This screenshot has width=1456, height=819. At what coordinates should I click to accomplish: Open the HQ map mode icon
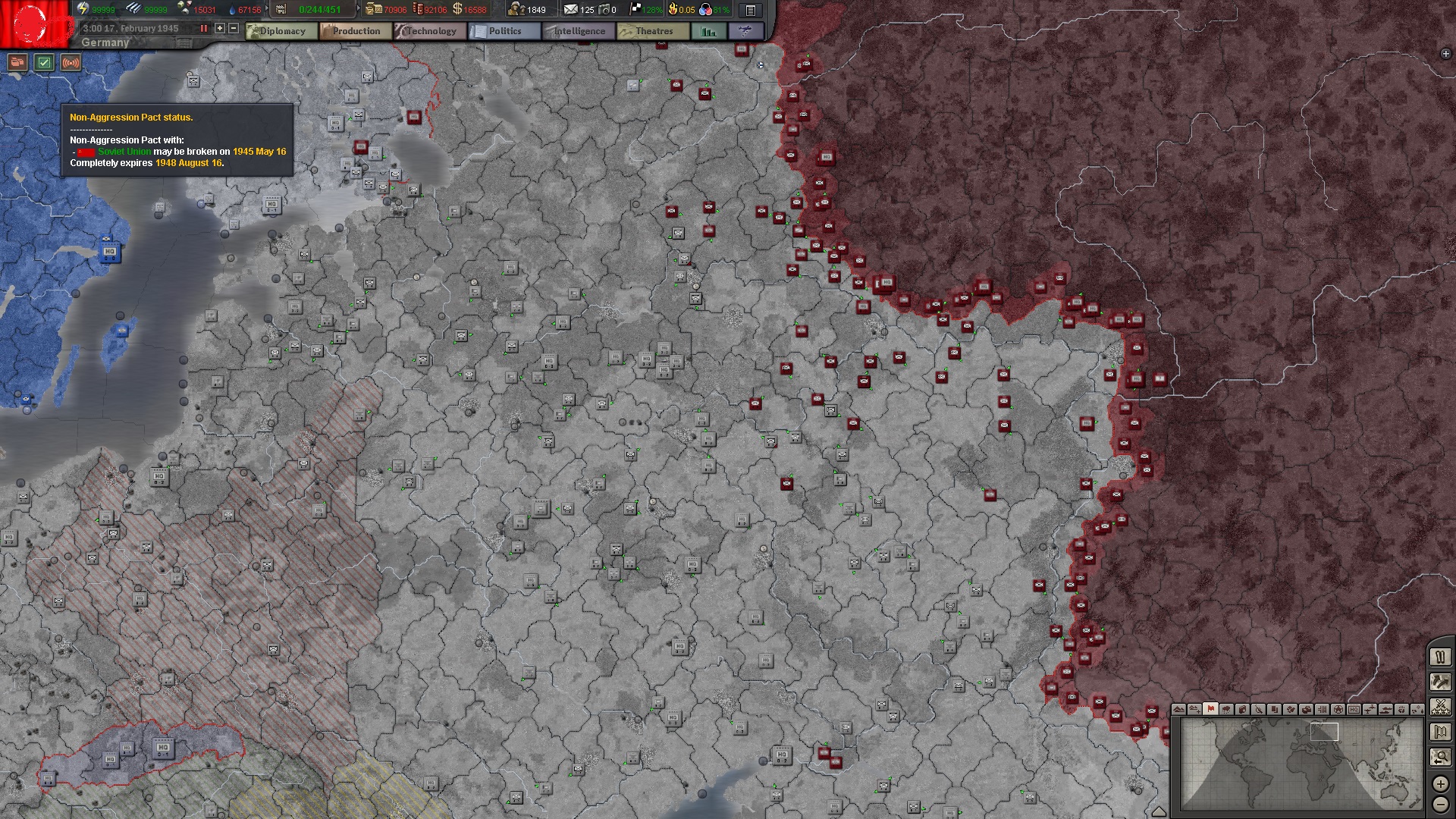pos(1356,710)
